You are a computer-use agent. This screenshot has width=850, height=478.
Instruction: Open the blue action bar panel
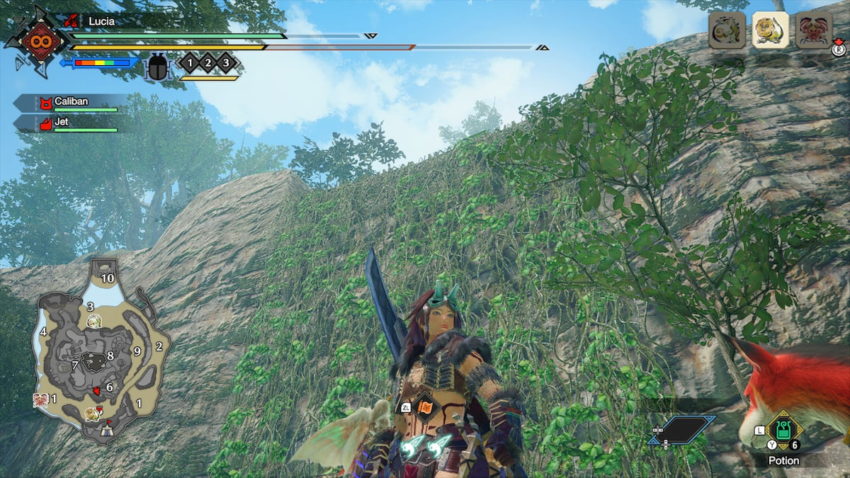click(680, 431)
